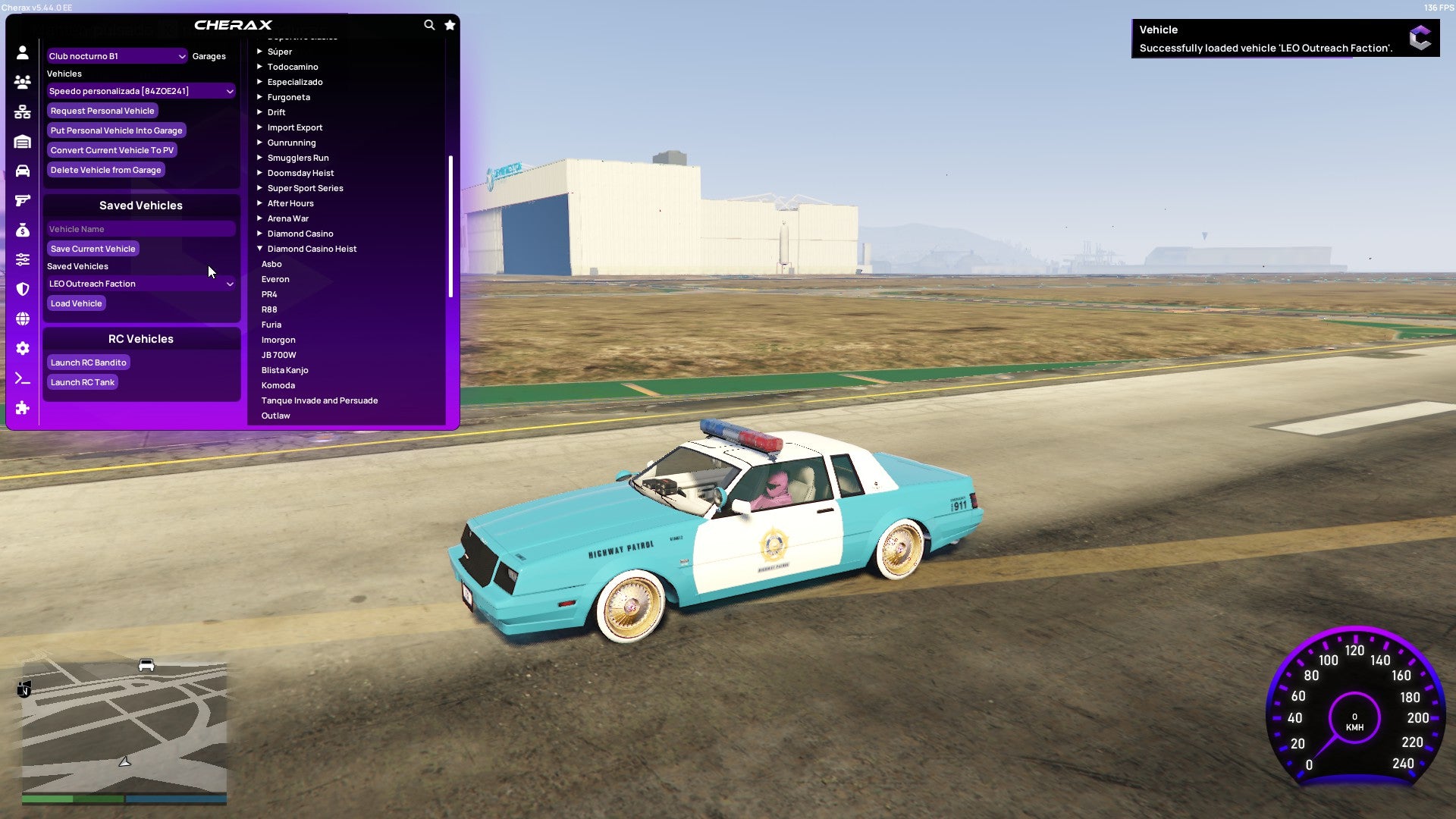Open the Speedo personalizada vehicle dropdown
1456x819 pixels.
point(140,90)
